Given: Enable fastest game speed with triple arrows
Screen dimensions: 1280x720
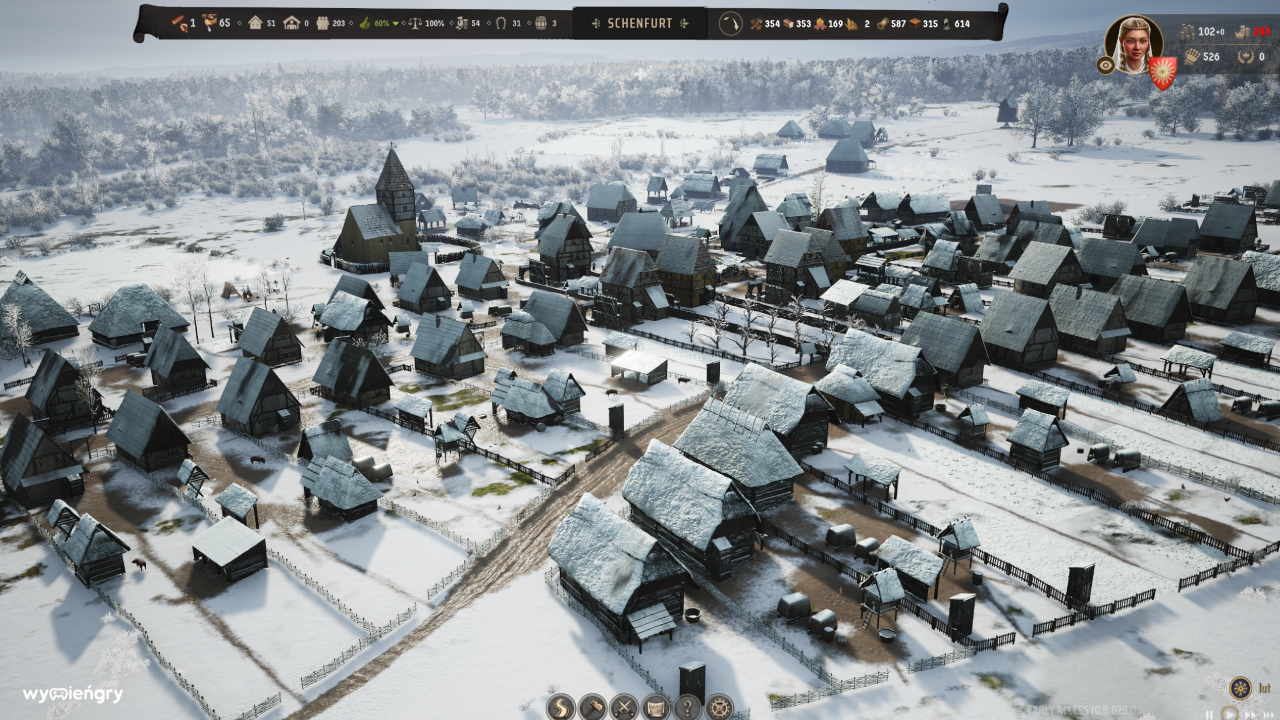Looking at the screenshot, I should pos(1268,714).
